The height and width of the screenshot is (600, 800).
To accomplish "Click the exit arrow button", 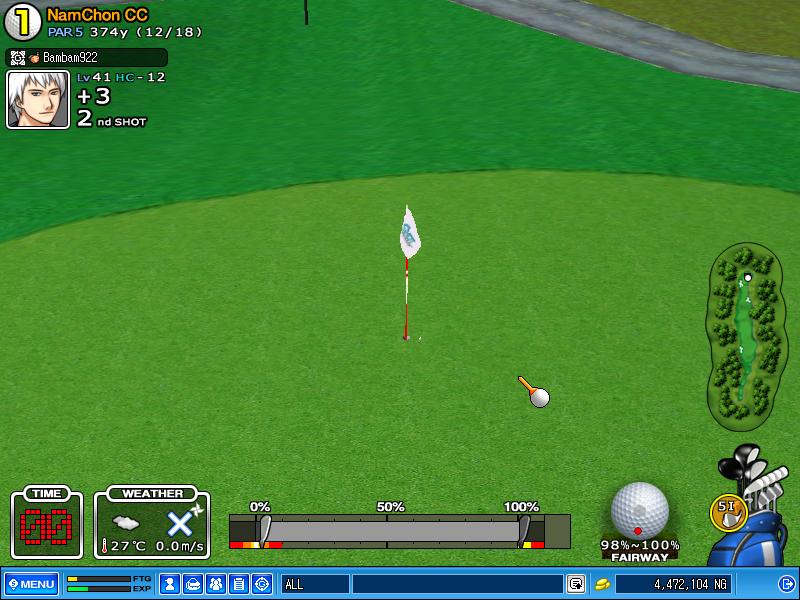I will [786, 584].
